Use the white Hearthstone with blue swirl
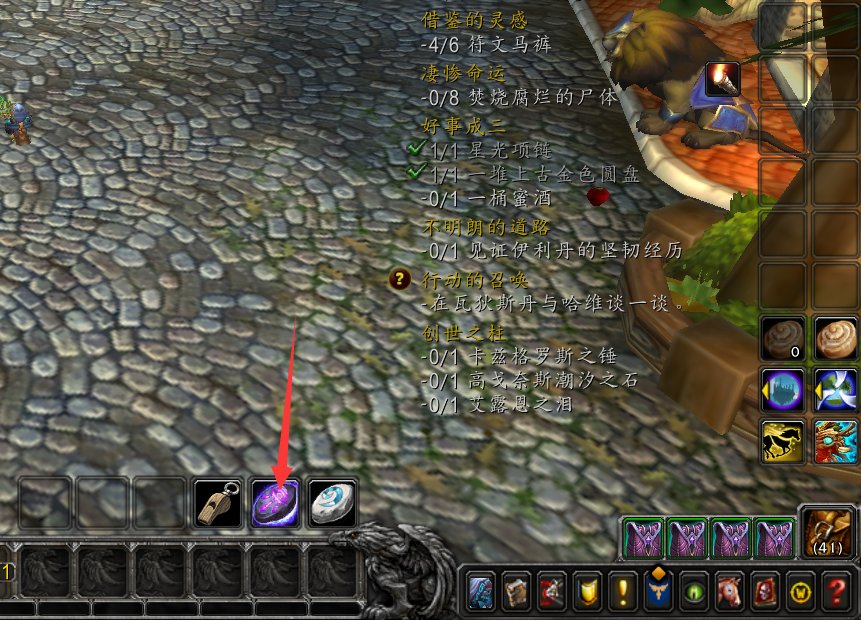The height and width of the screenshot is (620, 861). pos(332,502)
